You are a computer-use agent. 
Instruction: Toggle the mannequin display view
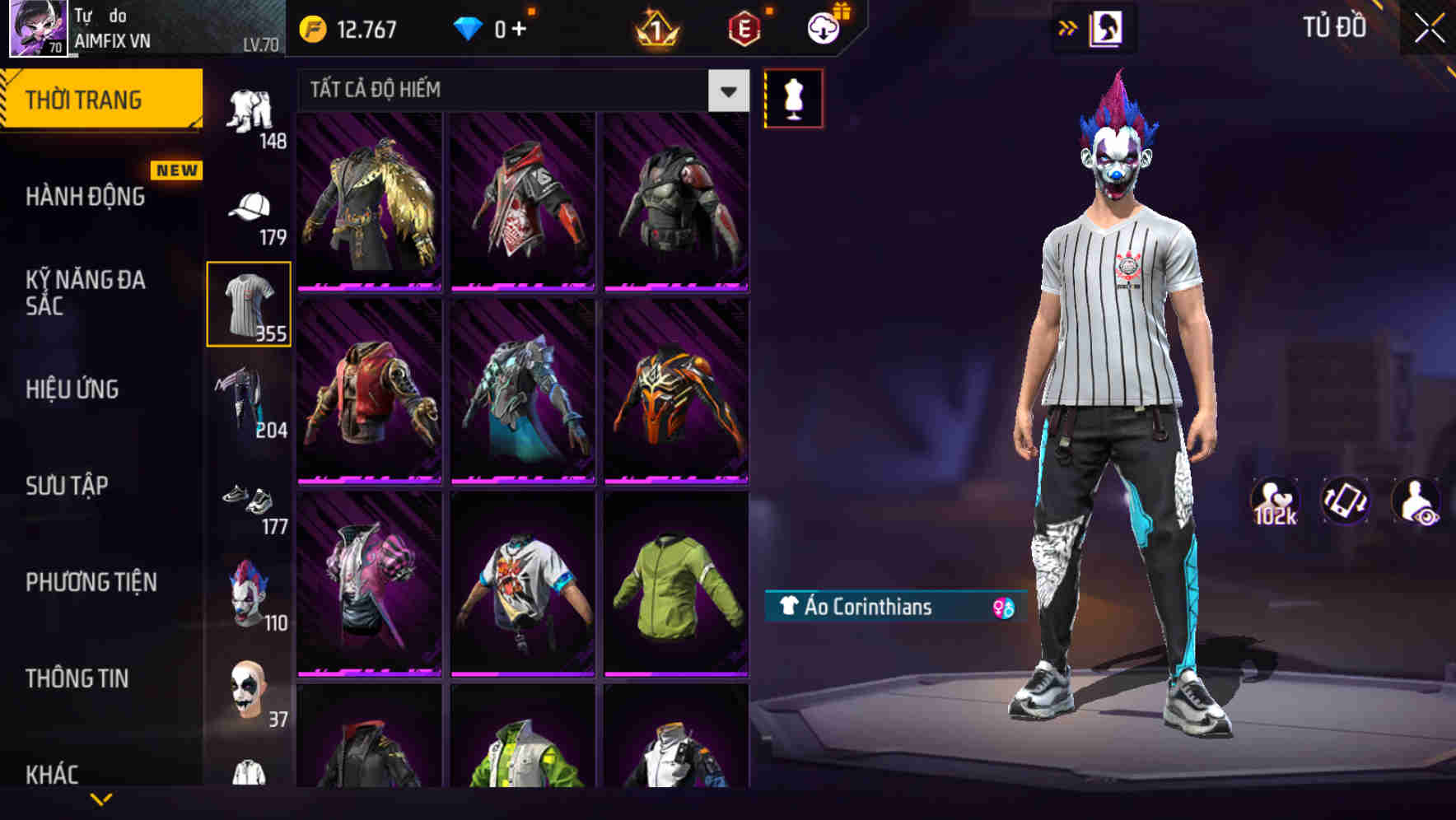pos(793,97)
